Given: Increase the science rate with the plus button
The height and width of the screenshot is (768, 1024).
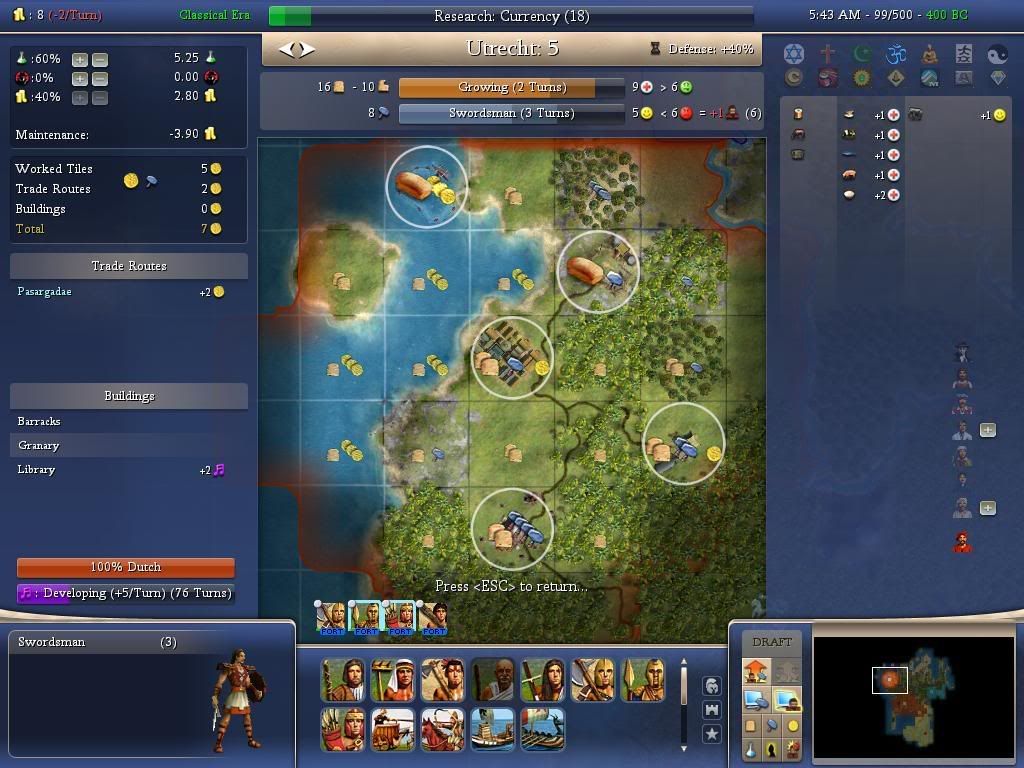Looking at the screenshot, I should (x=80, y=59).
